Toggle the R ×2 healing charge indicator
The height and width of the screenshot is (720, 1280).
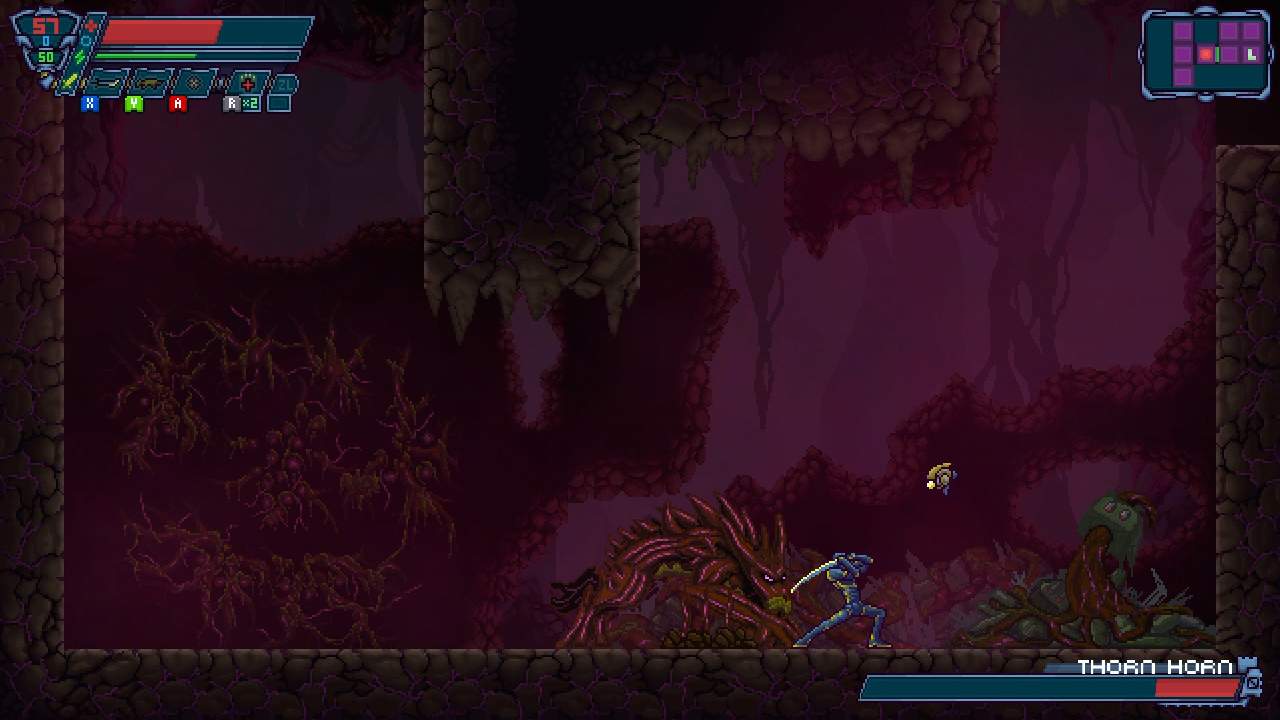tap(252, 102)
